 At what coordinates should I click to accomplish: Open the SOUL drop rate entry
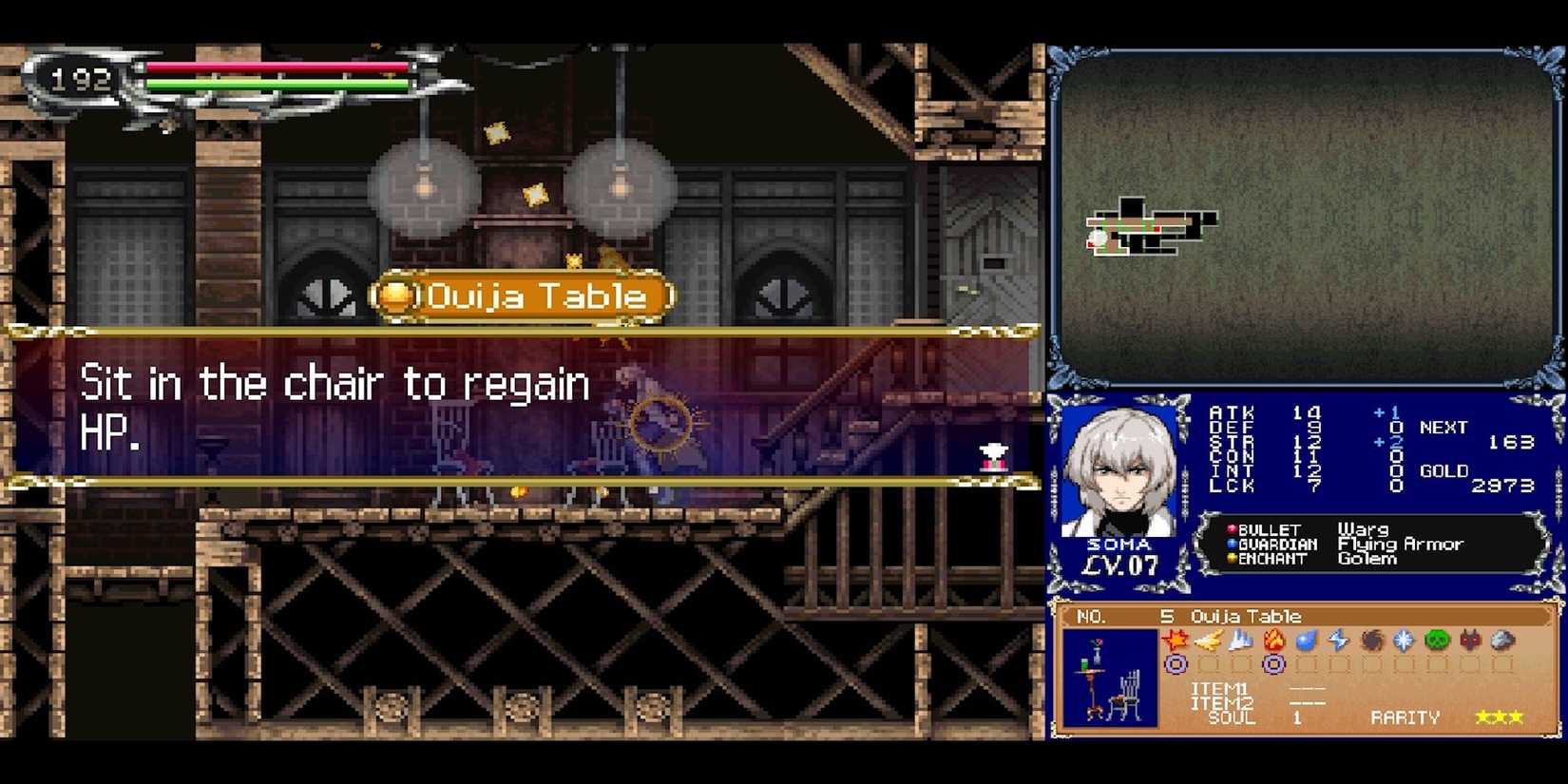tap(1232, 717)
